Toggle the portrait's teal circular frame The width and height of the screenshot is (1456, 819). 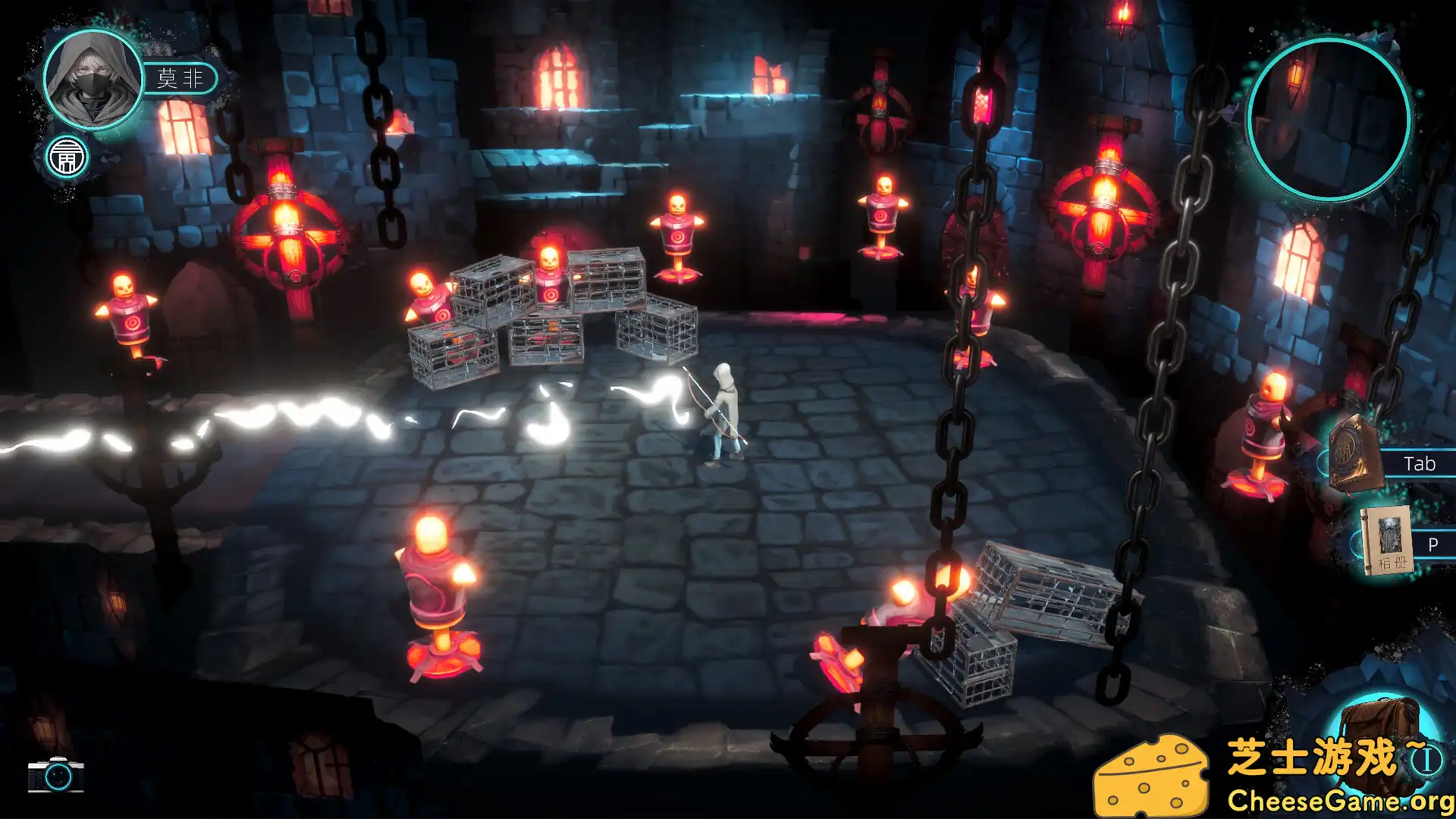coord(91,32)
